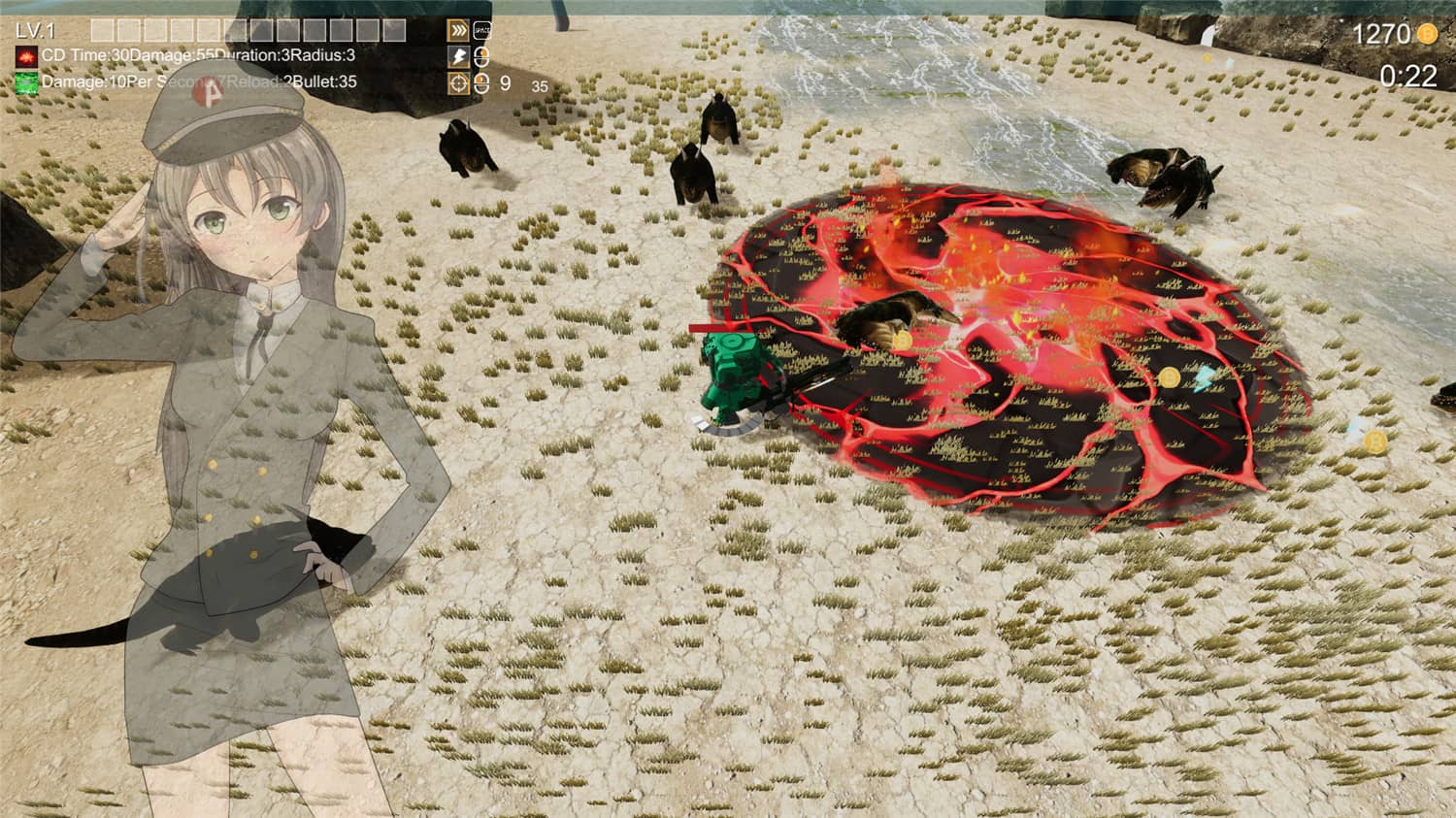Screen dimensions: 1456x818
Task: Trigger the lightning bolt skill icon
Action: point(457,57)
